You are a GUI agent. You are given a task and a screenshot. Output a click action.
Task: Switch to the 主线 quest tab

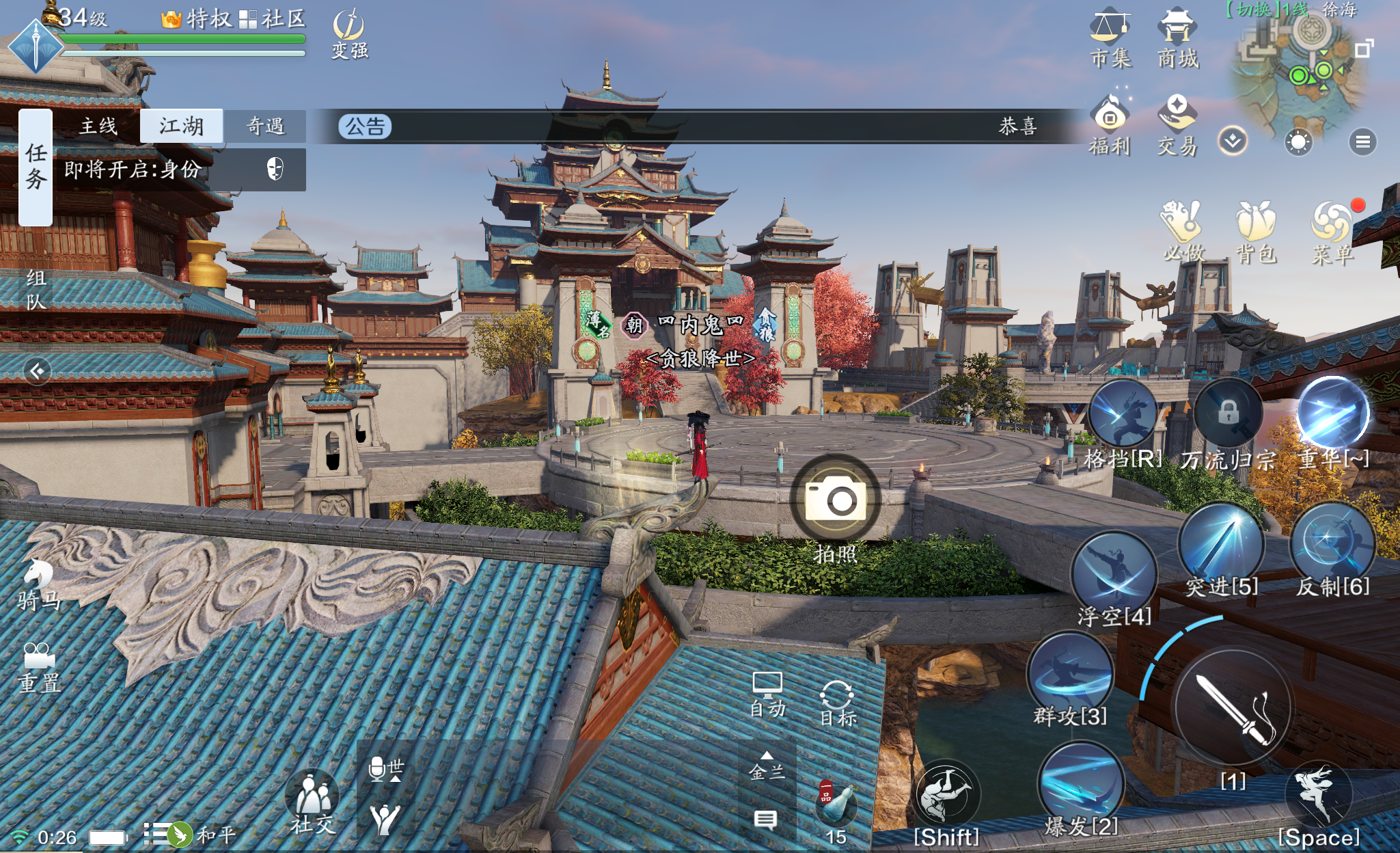click(98, 126)
